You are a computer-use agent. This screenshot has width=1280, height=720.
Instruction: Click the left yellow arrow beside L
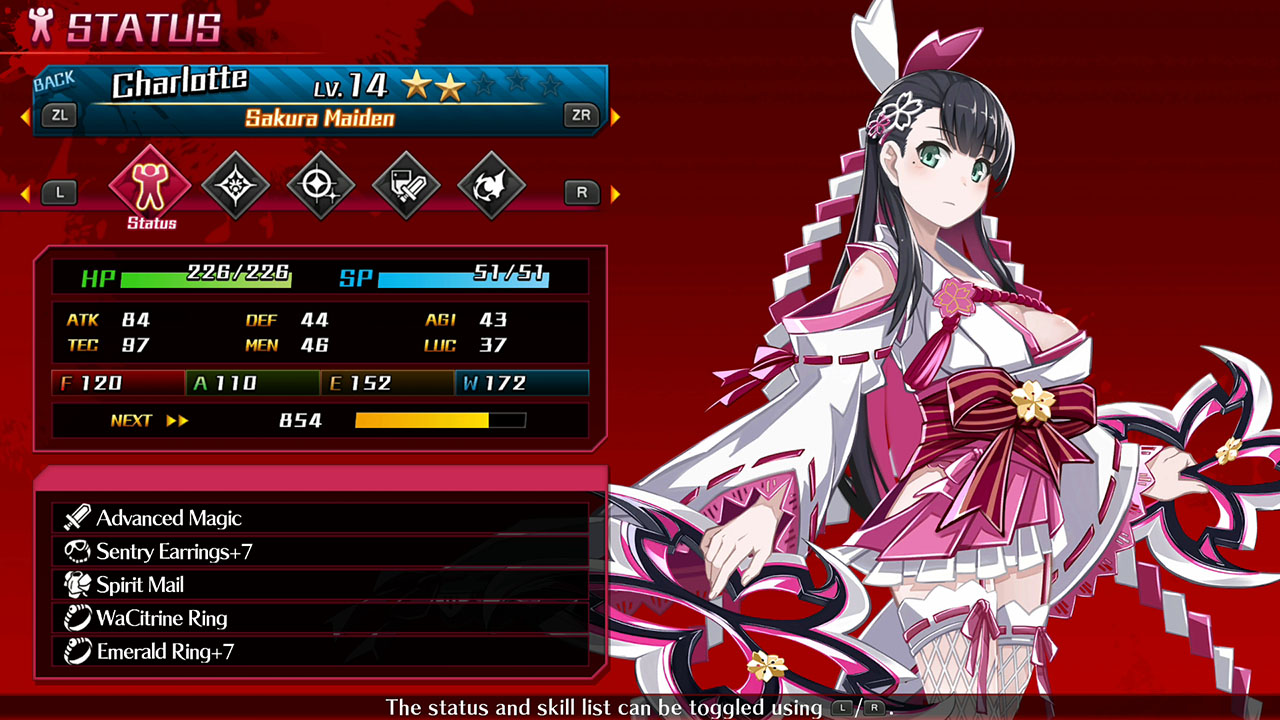[x=27, y=192]
